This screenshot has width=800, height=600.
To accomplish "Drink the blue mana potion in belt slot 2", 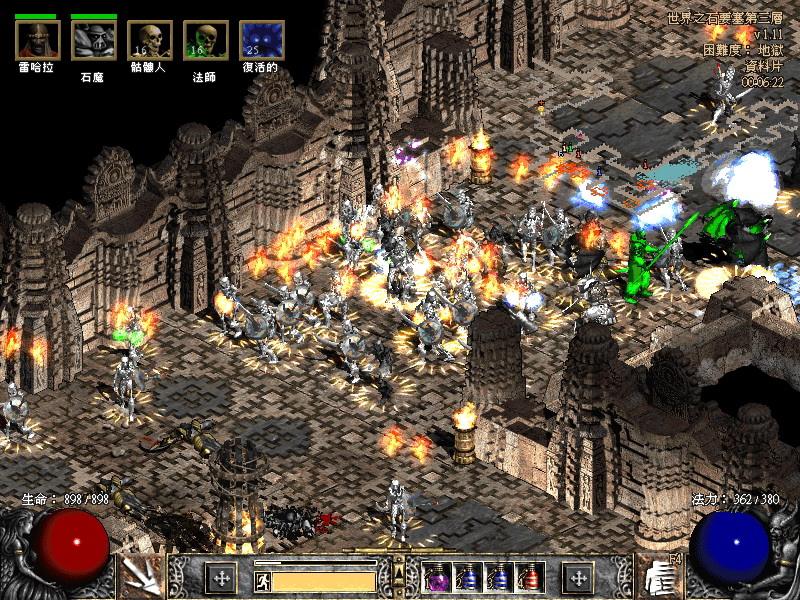I will (x=468, y=577).
